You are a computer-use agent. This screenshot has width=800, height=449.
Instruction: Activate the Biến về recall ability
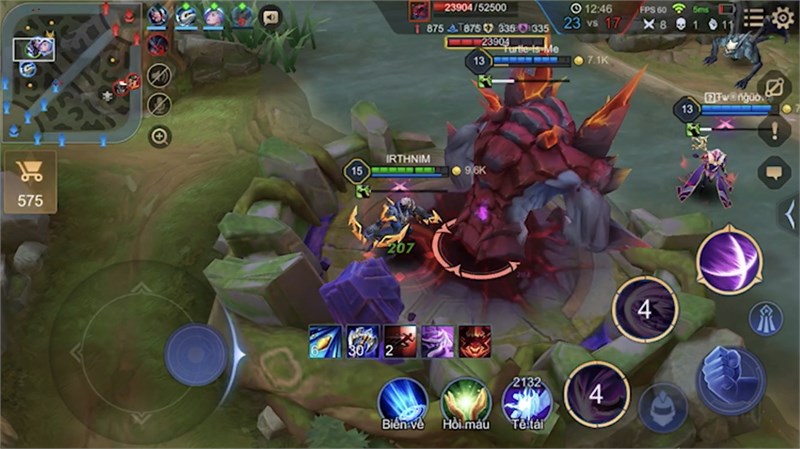pyautogui.click(x=403, y=402)
